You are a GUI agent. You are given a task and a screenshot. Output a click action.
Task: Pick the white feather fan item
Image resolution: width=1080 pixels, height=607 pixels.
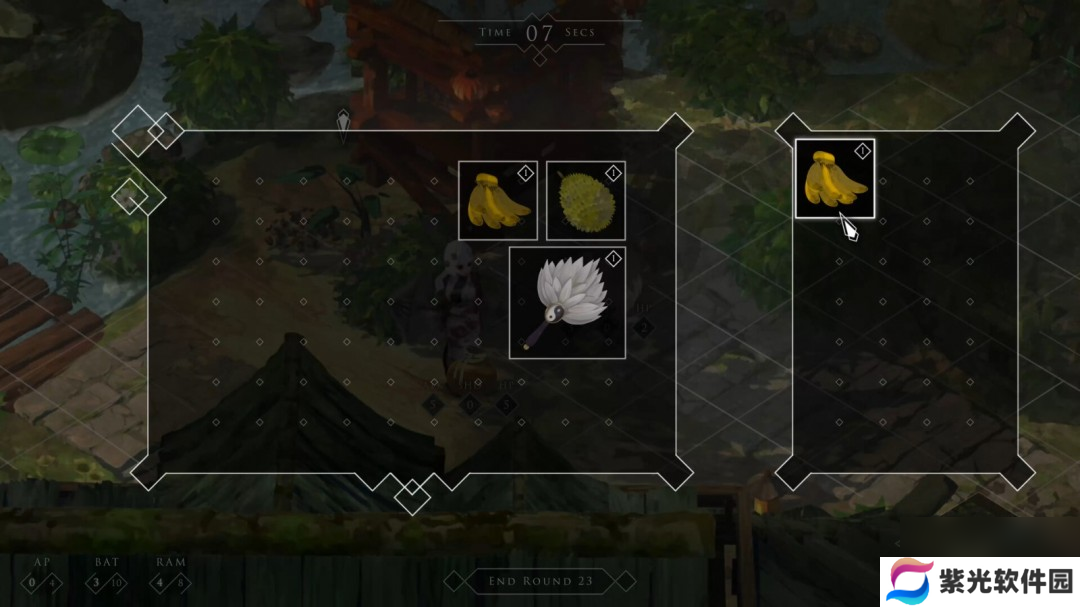[x=567, y=302]
